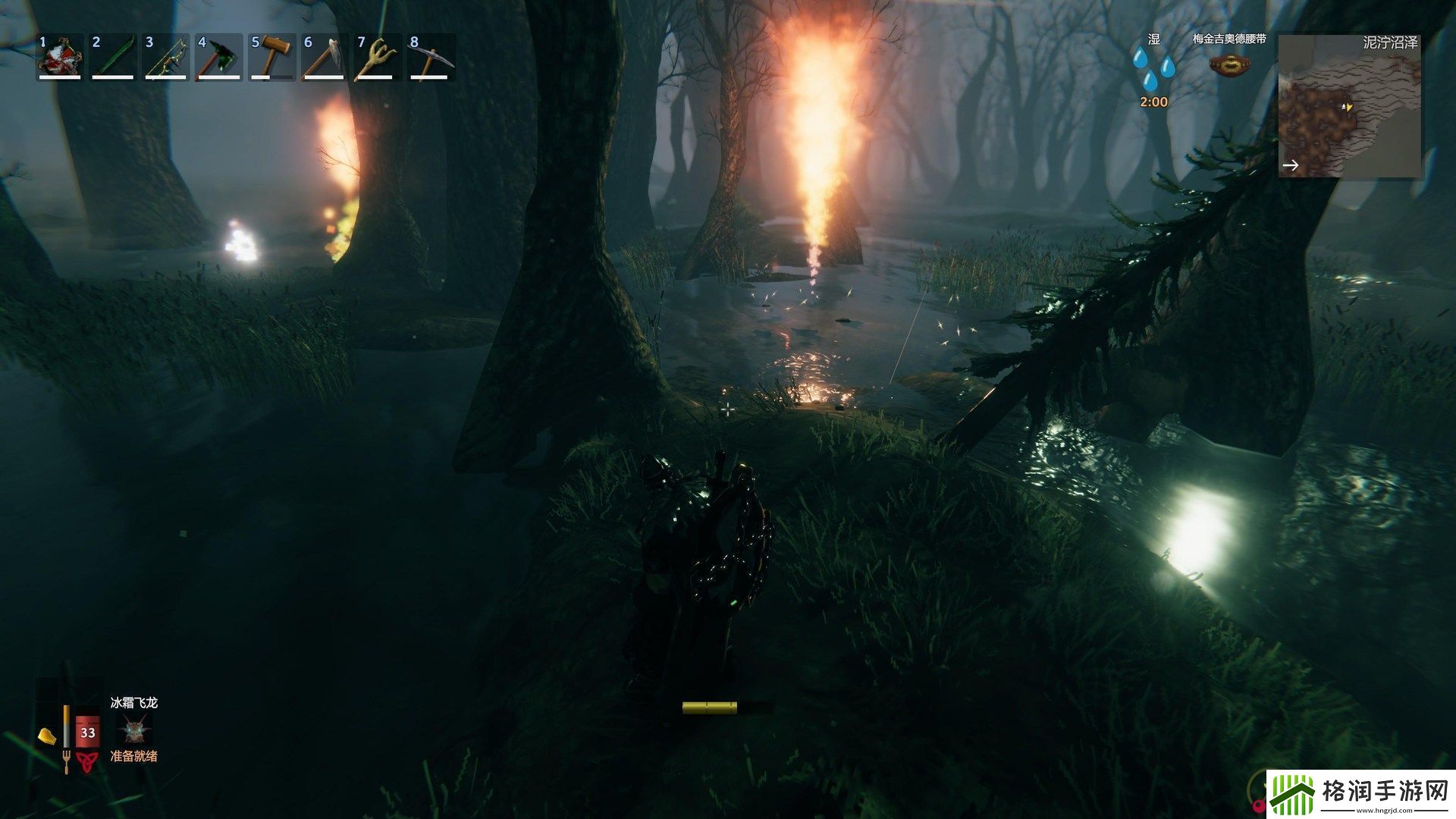Select the stone-bladed tool in slot 6
The image size is (1456, 819).
pos(325,56)
